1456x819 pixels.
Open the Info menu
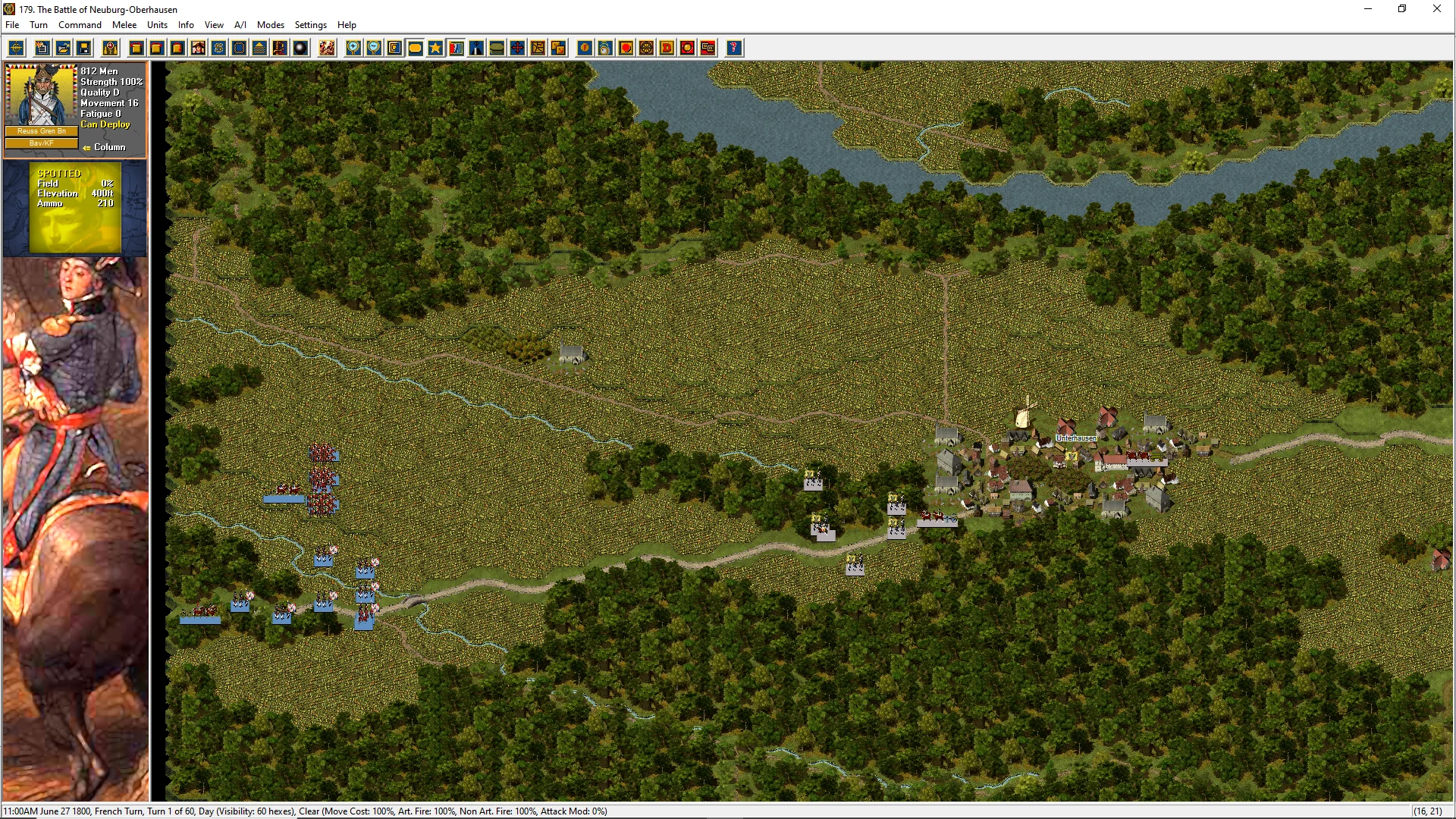(186, 25)
